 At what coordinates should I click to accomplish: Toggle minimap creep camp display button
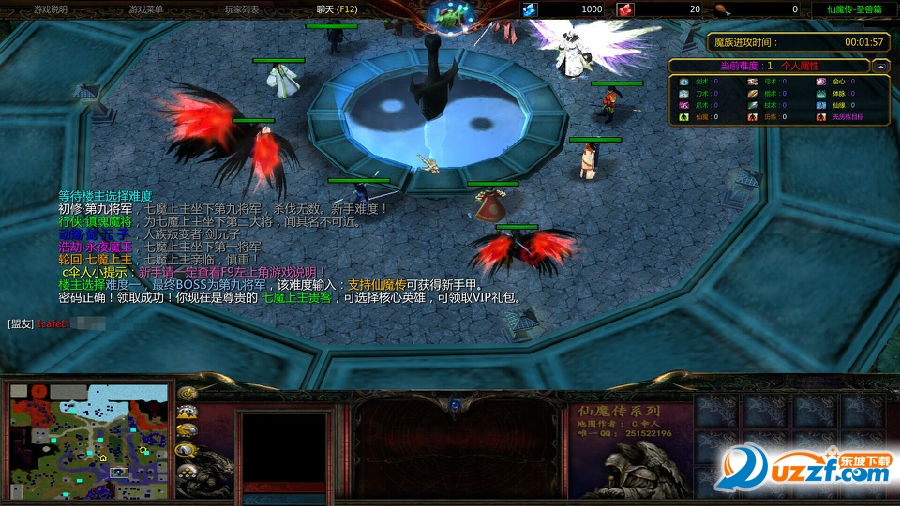tap(187, 450)
